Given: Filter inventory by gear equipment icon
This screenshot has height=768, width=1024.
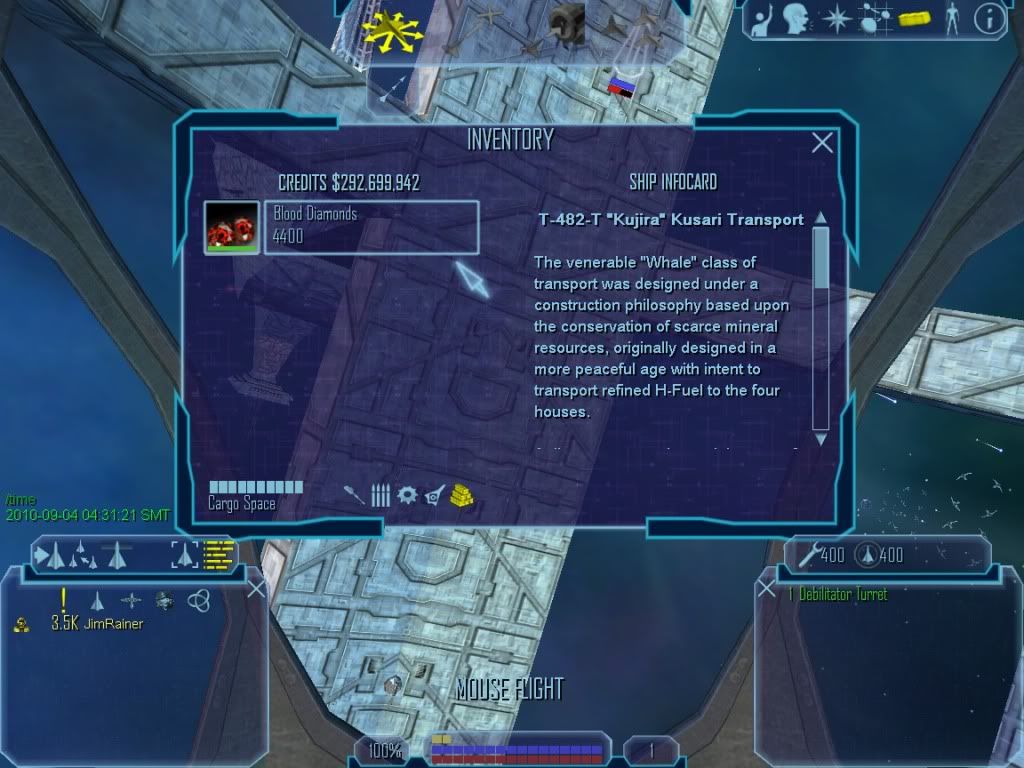Looking at the screenshot, I should [x=407, y=495].
